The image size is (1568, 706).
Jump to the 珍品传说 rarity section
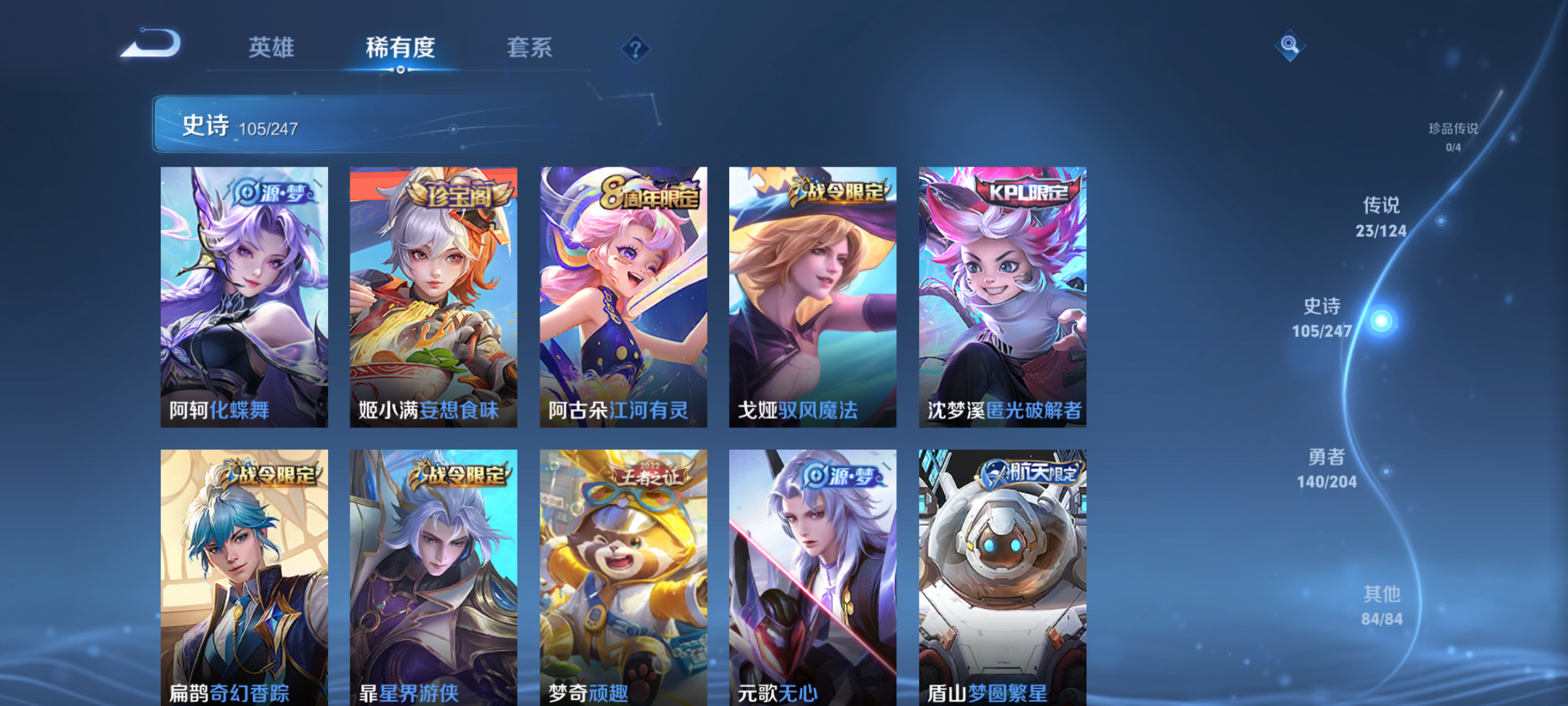coord(1453,136)
